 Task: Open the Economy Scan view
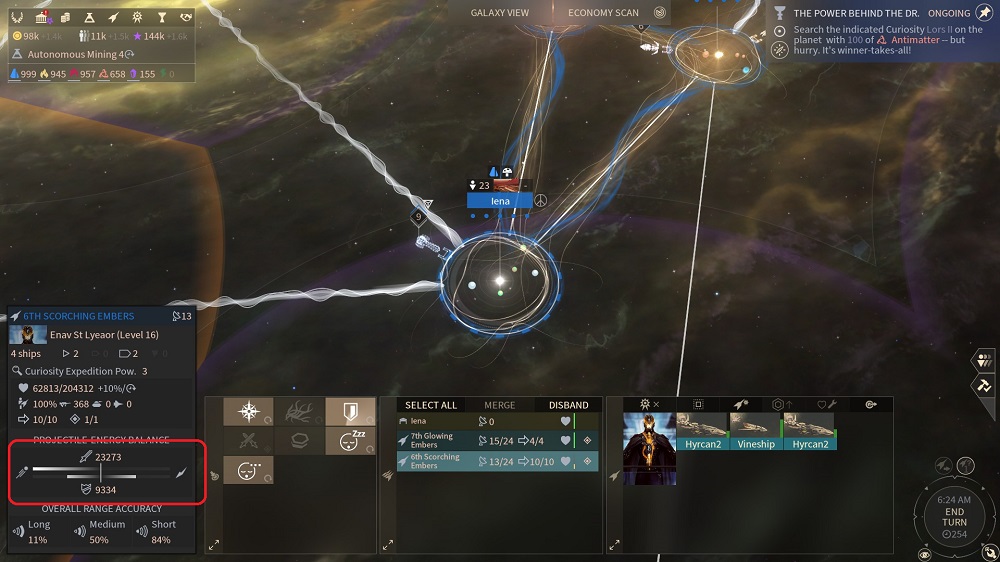(603, 13)
